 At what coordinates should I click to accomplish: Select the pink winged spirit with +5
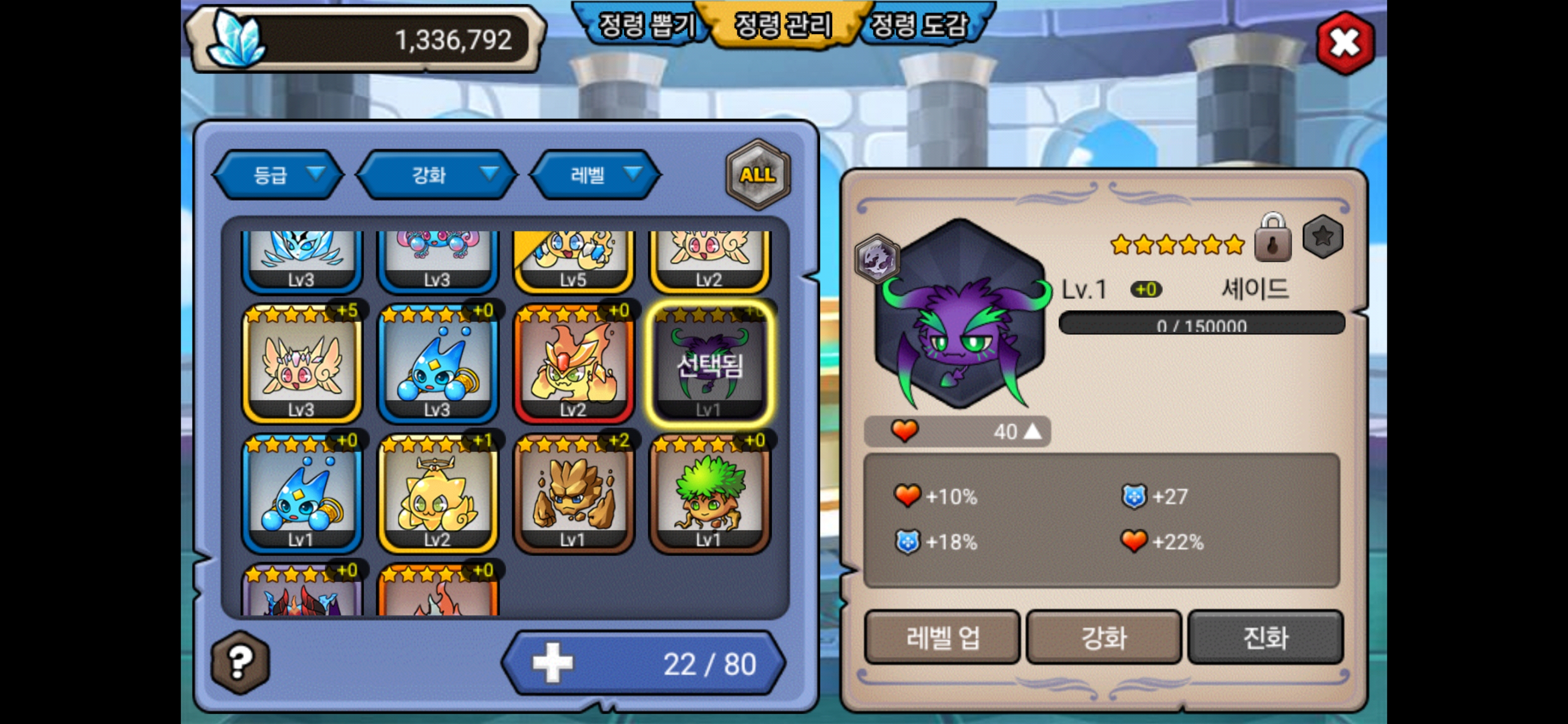(x=302, y=364)
